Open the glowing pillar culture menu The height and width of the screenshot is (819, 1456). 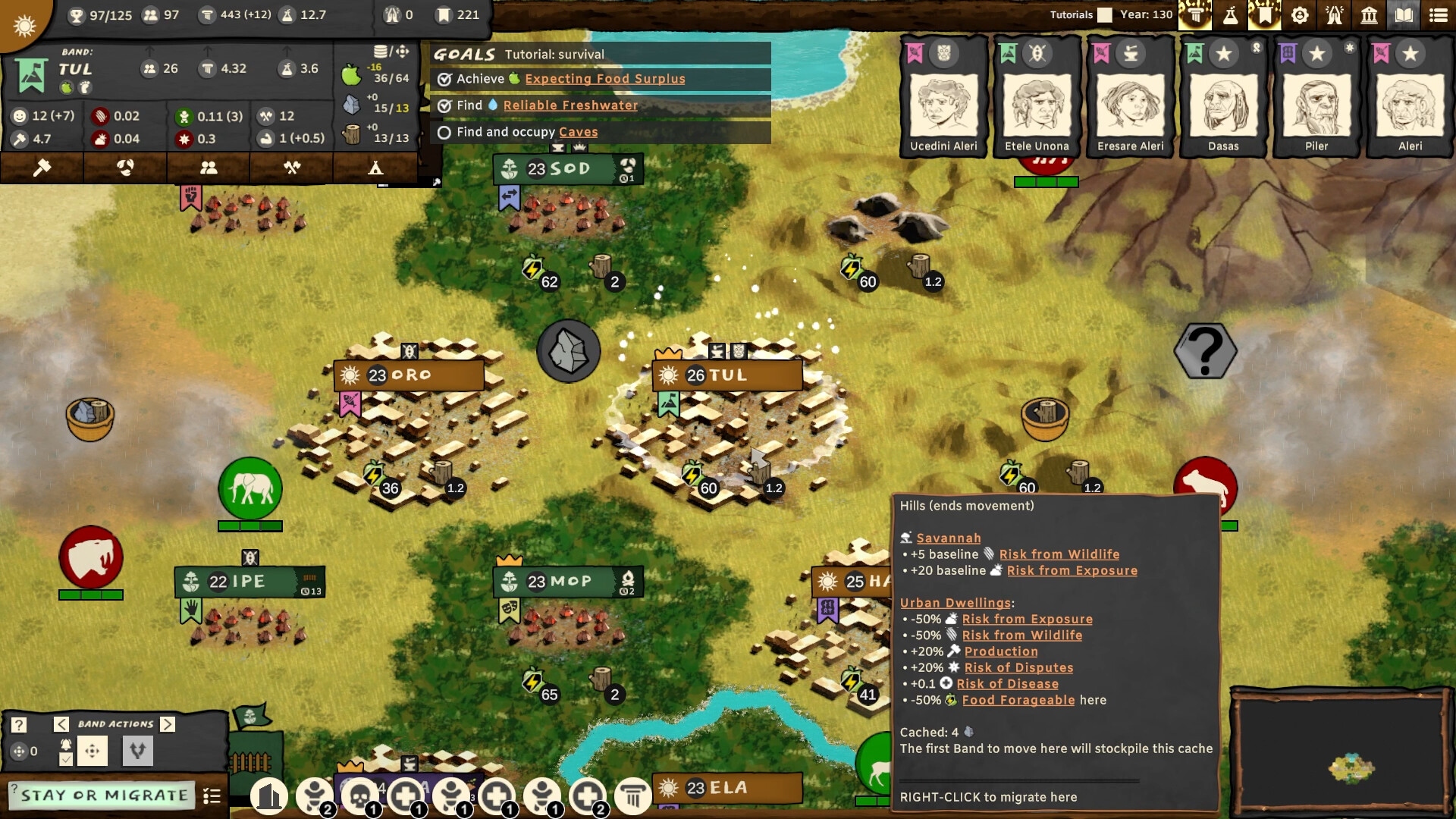tap(1195, 14)
